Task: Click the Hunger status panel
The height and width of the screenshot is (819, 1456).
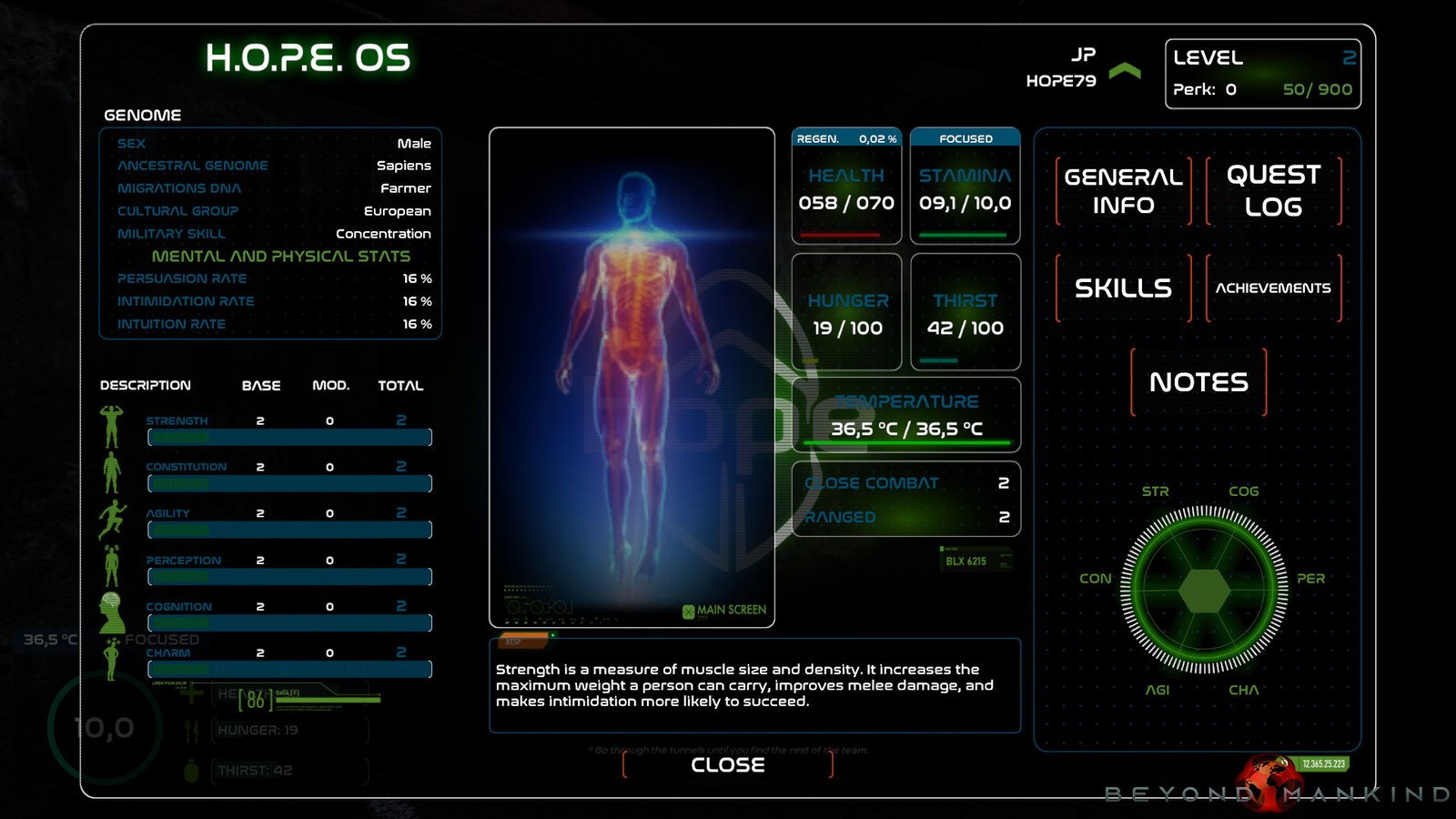Action: 846,312
